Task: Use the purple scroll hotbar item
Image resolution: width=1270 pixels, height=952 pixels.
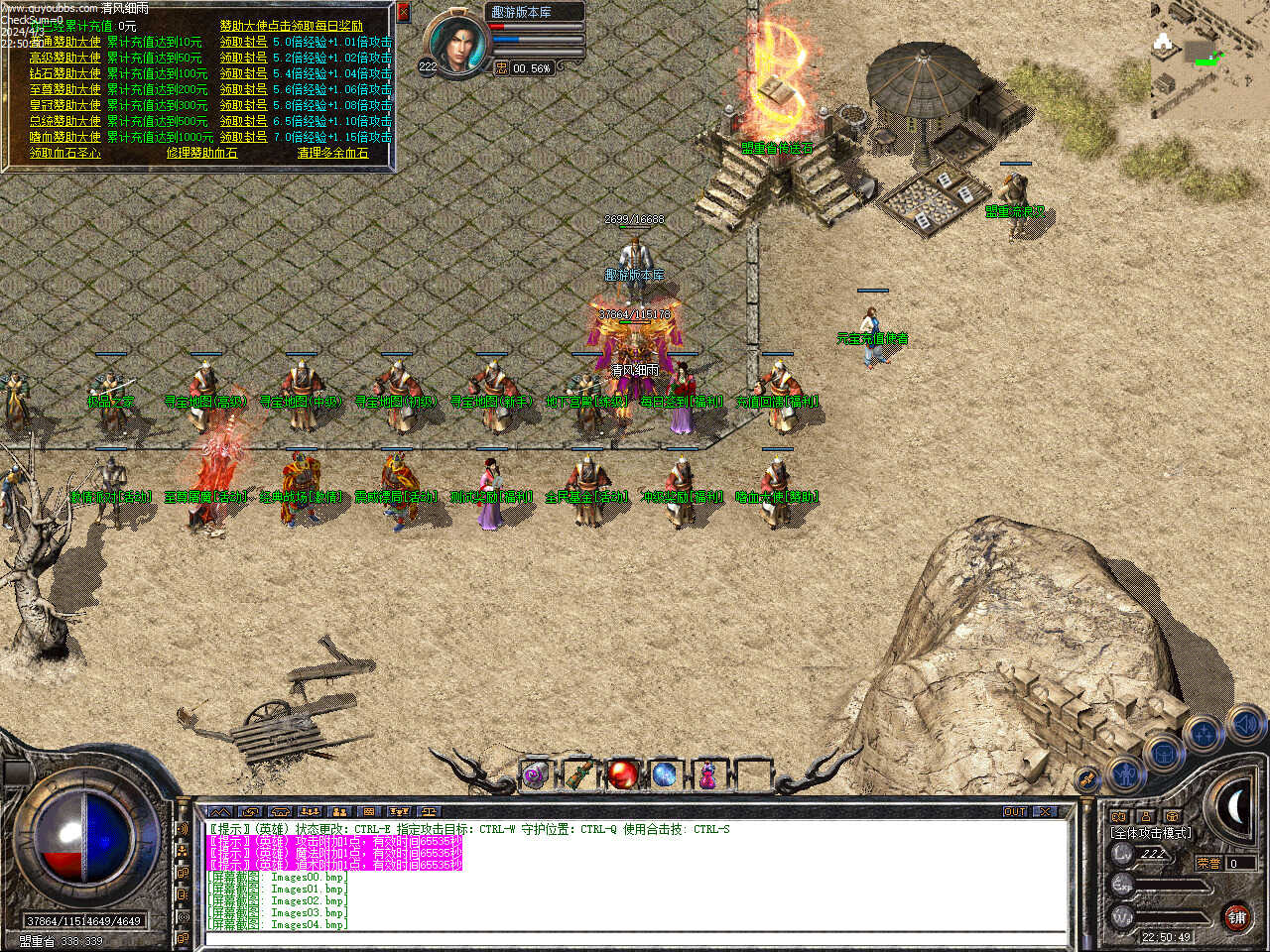Action: tap(536, 774)
